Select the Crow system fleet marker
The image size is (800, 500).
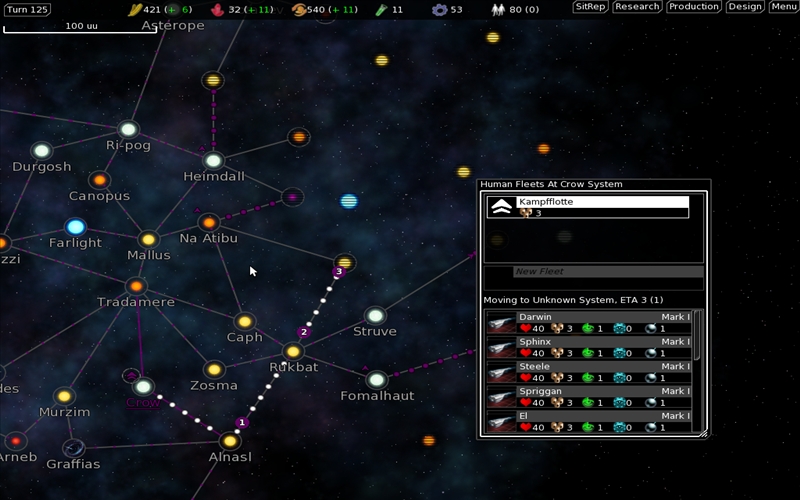tap(131, 375)
